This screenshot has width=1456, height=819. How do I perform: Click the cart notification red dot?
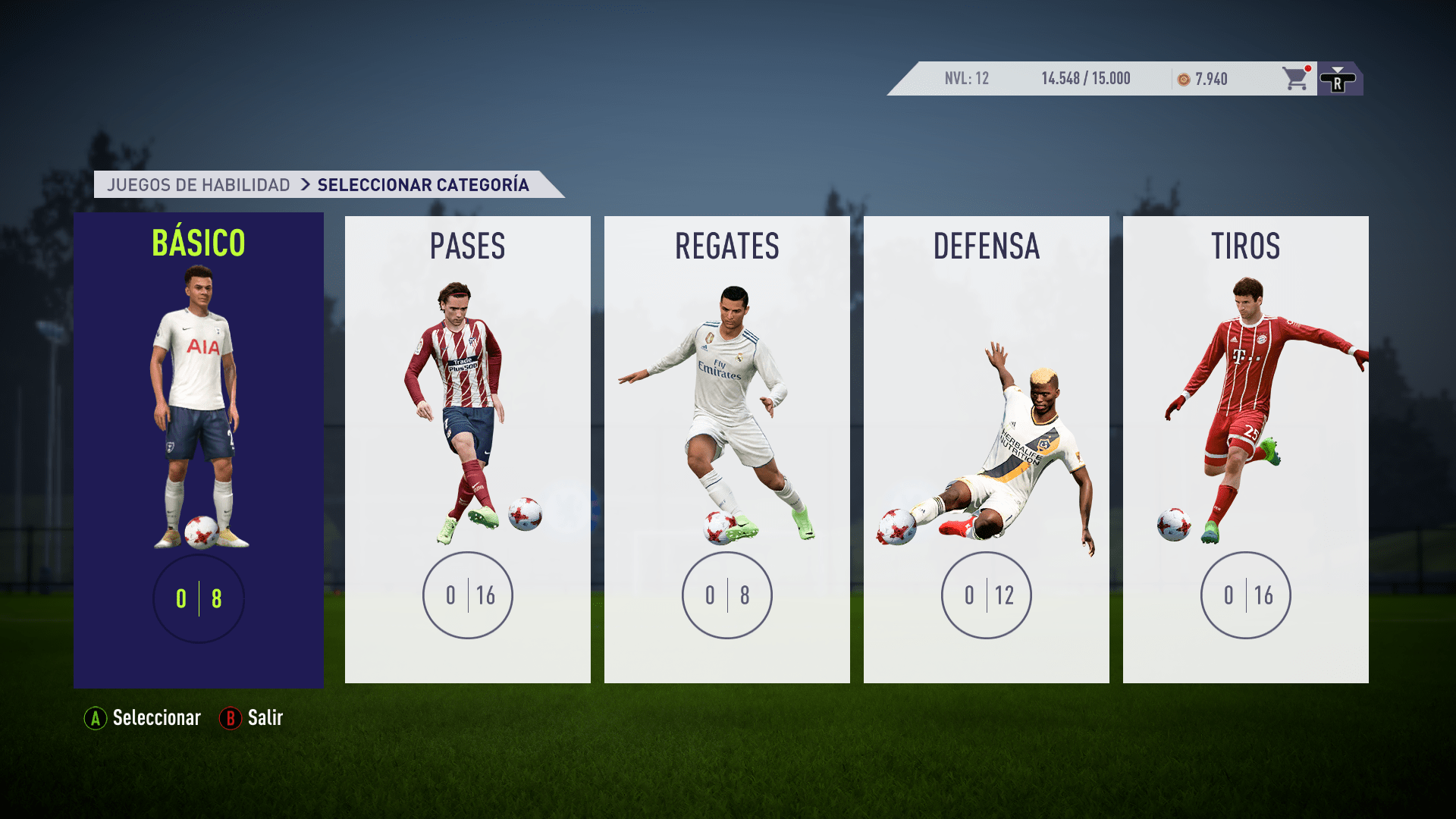click(1307, 67)
